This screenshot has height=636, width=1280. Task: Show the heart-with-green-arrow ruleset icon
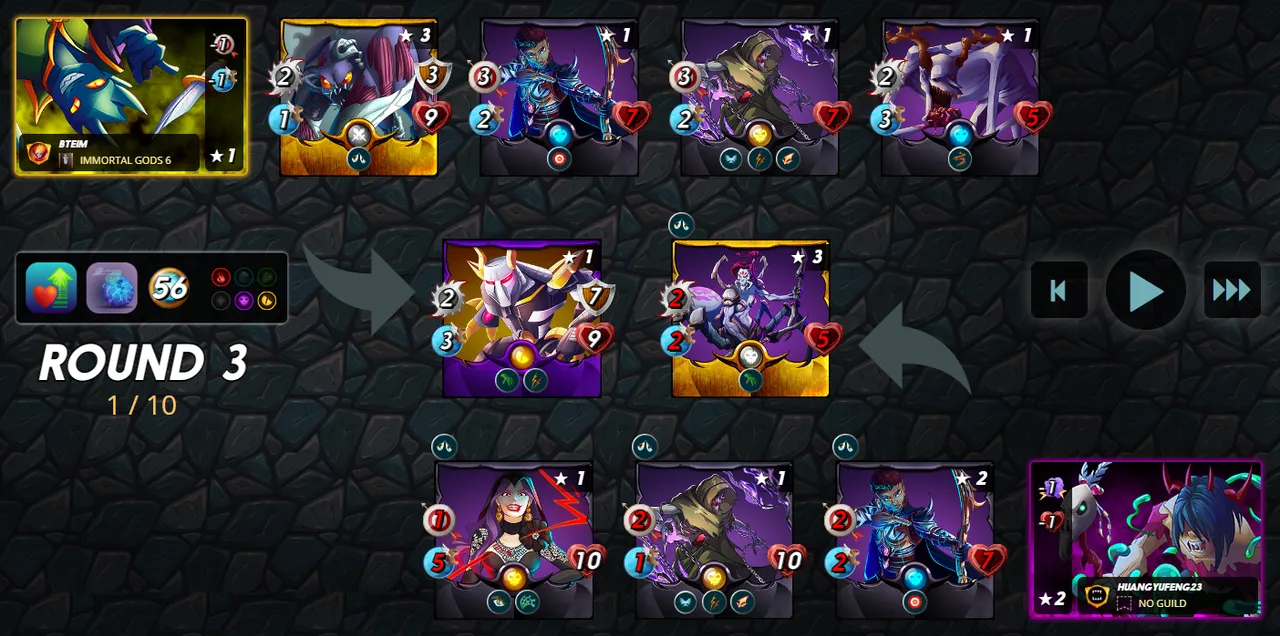[x=51, y=288]
